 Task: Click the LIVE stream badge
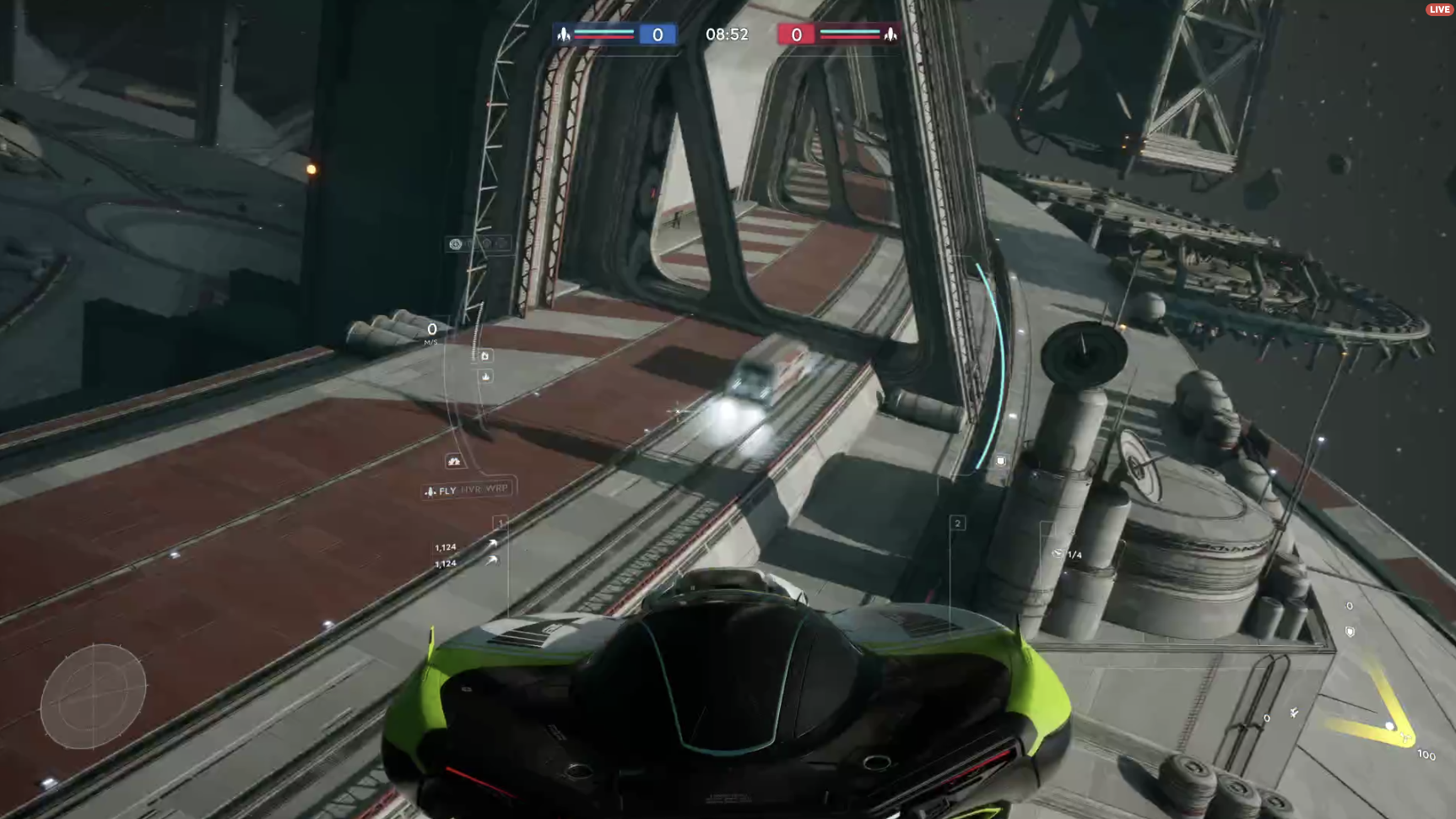(1439, 9)
